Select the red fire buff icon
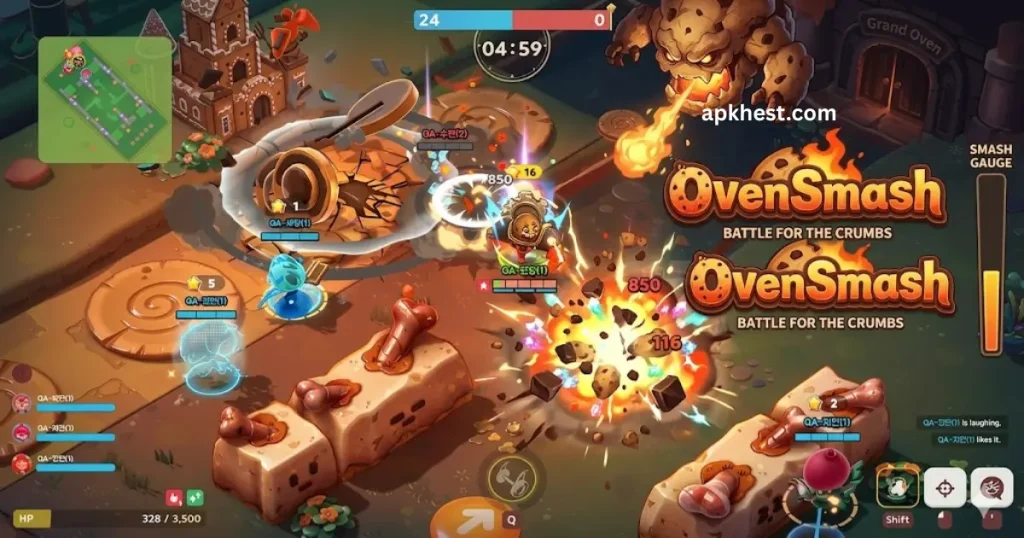The height and width of the screenshot is (538, 1024). pos(172,496)
